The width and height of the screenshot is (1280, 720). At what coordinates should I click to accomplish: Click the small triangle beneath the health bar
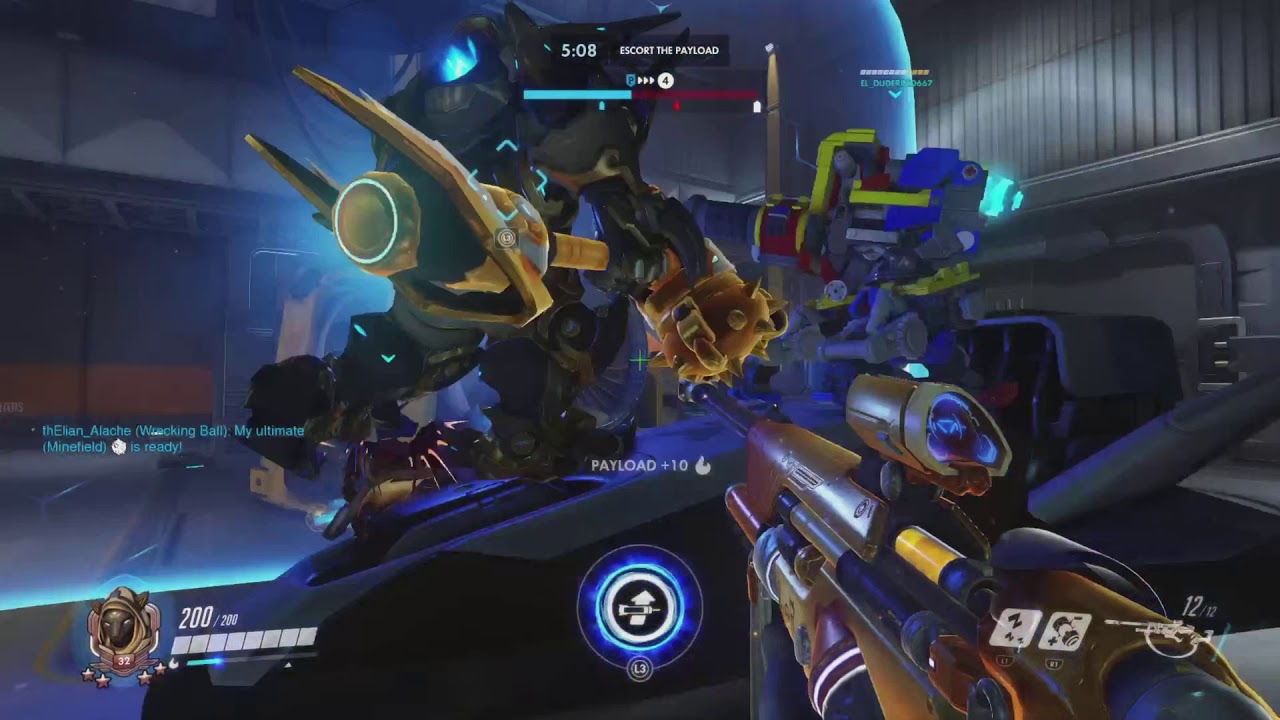[x=288, y=665]
